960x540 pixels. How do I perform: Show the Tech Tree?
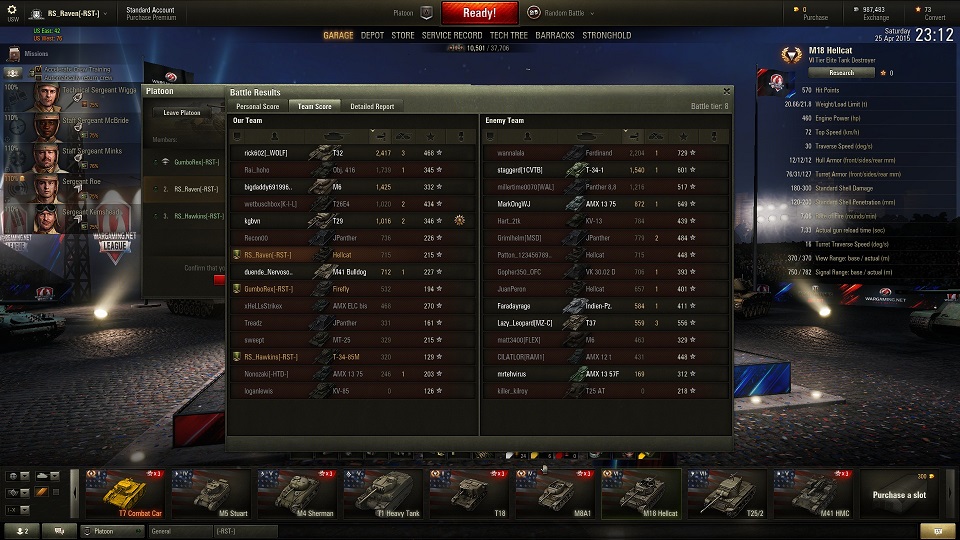(x=509, y=35)
